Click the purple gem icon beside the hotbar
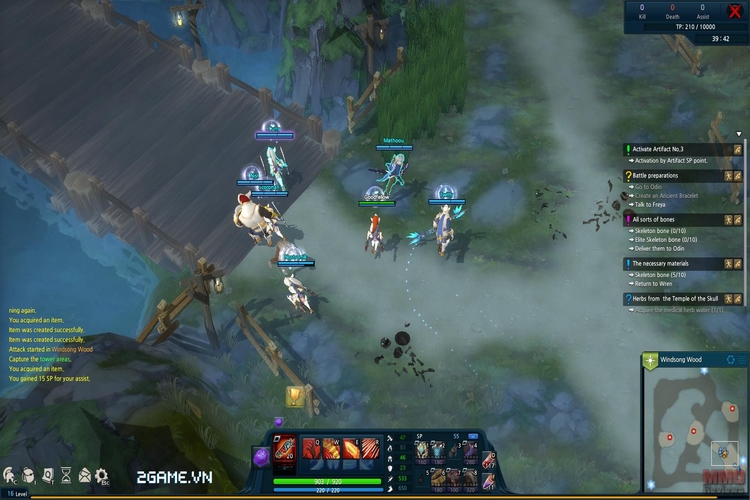750x500 pixels. (260, 455)
